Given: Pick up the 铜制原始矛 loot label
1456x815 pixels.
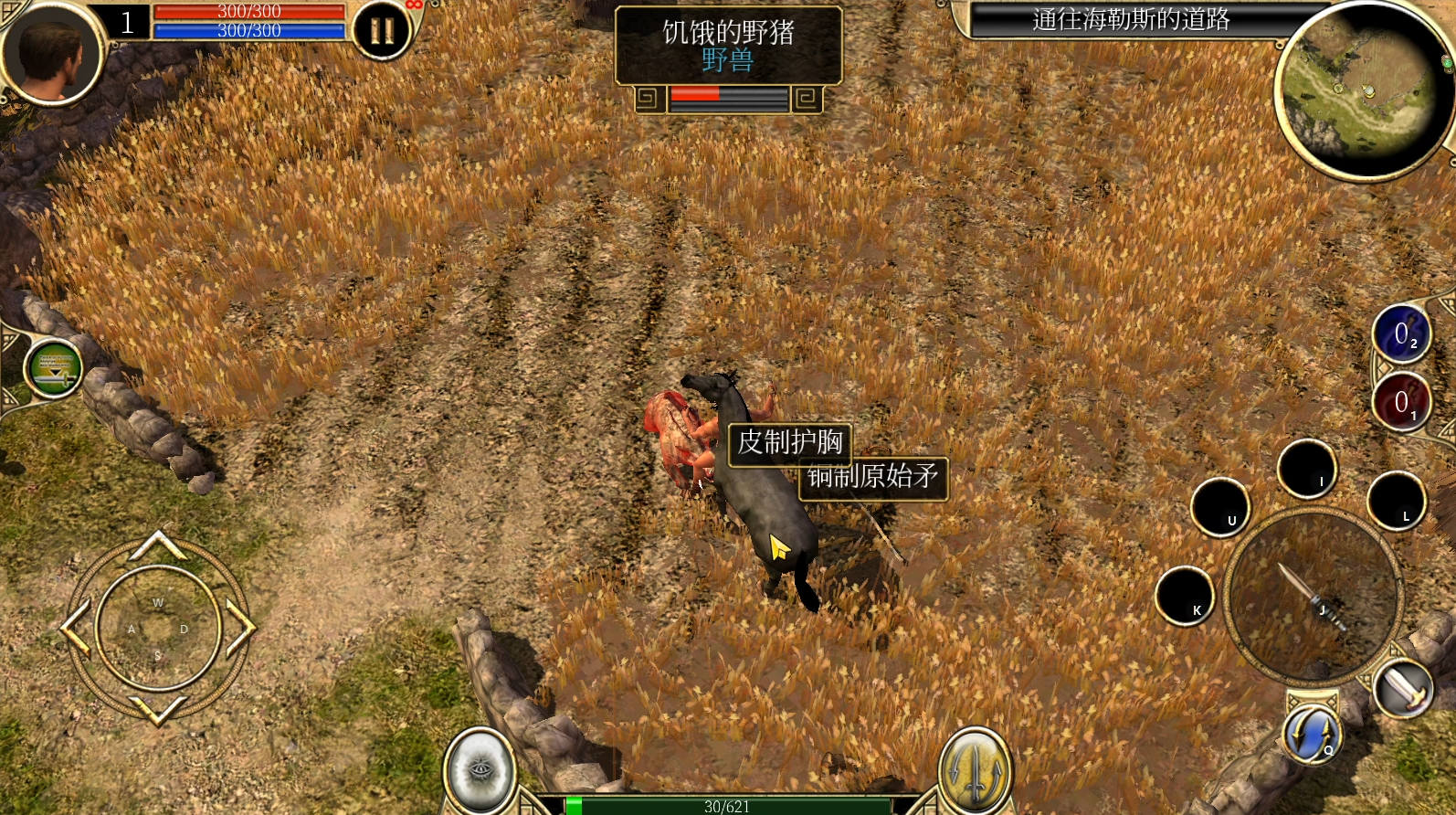Looking at the screenshot, I should (x=874, y=477).
